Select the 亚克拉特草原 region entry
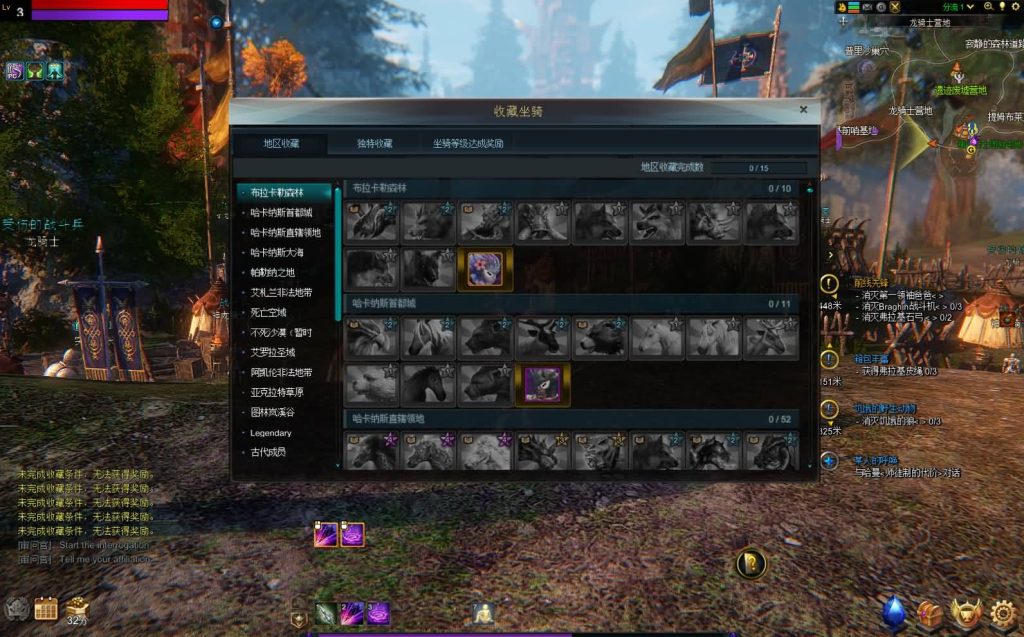Image resolution: width=1024 pixels, height=637 pixels. pyautogui.click(x=280, y=392)
